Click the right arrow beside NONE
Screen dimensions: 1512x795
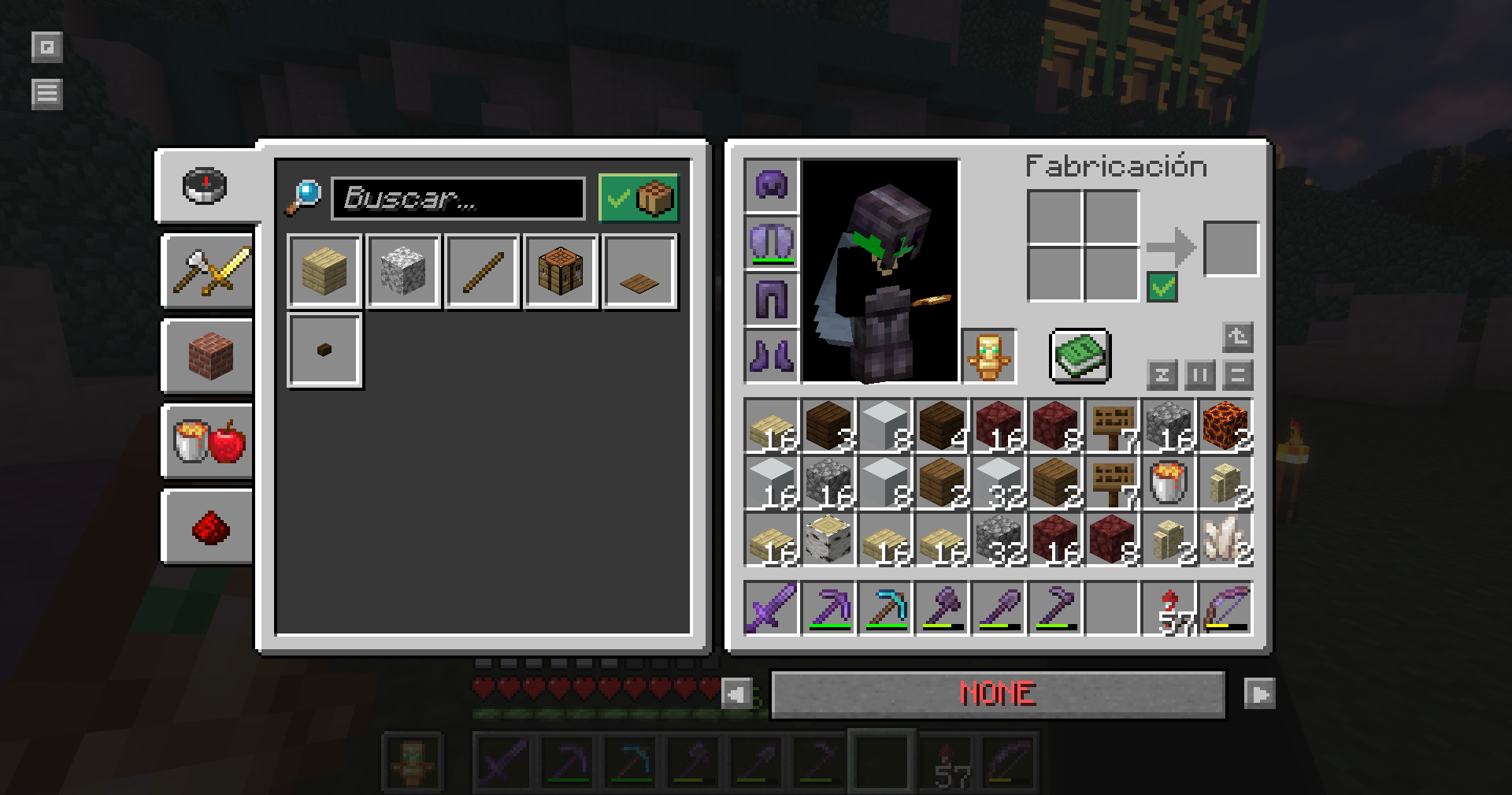[1259, 694]
